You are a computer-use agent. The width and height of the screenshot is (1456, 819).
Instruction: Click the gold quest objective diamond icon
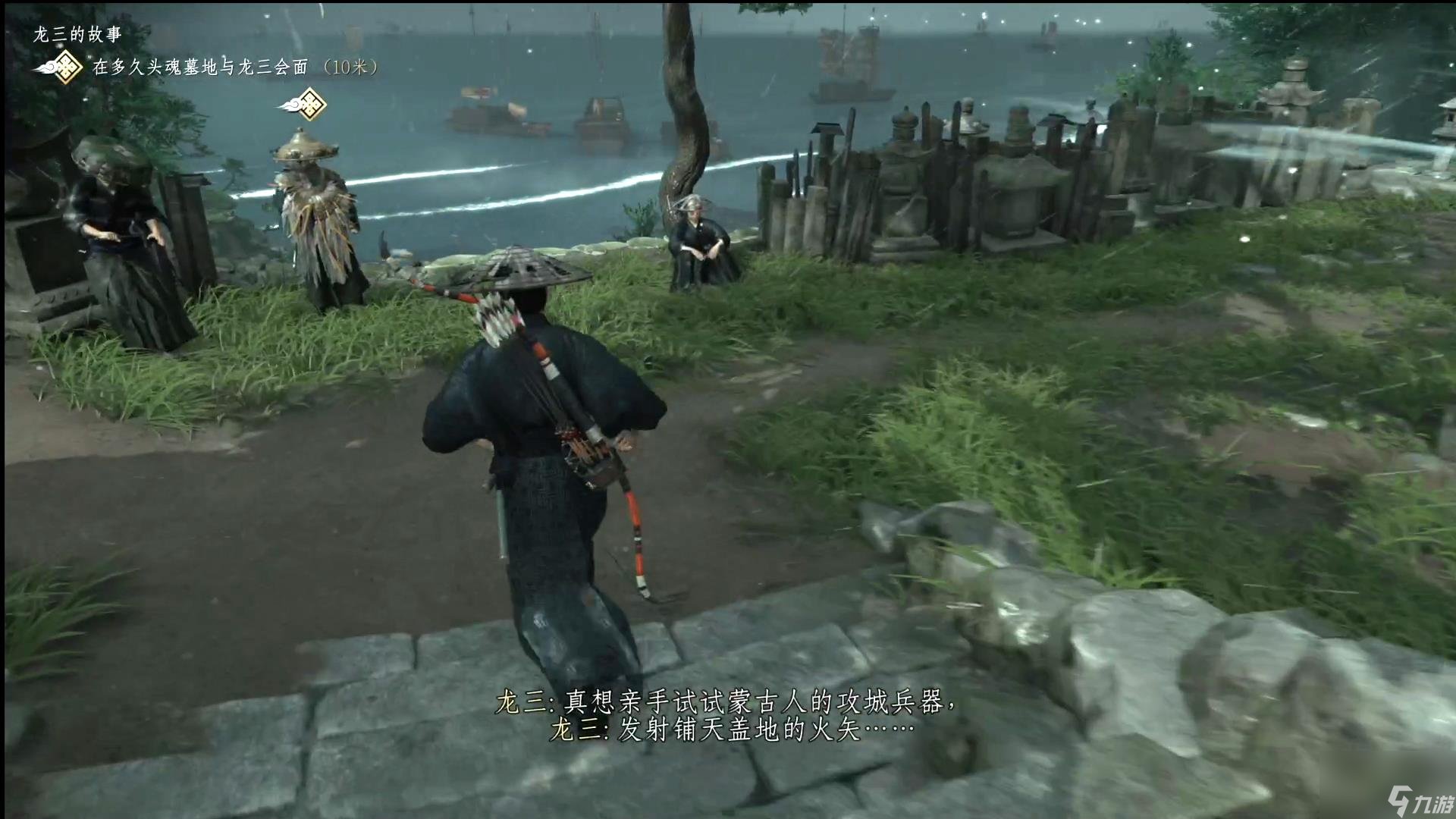(x=67, y=66)
